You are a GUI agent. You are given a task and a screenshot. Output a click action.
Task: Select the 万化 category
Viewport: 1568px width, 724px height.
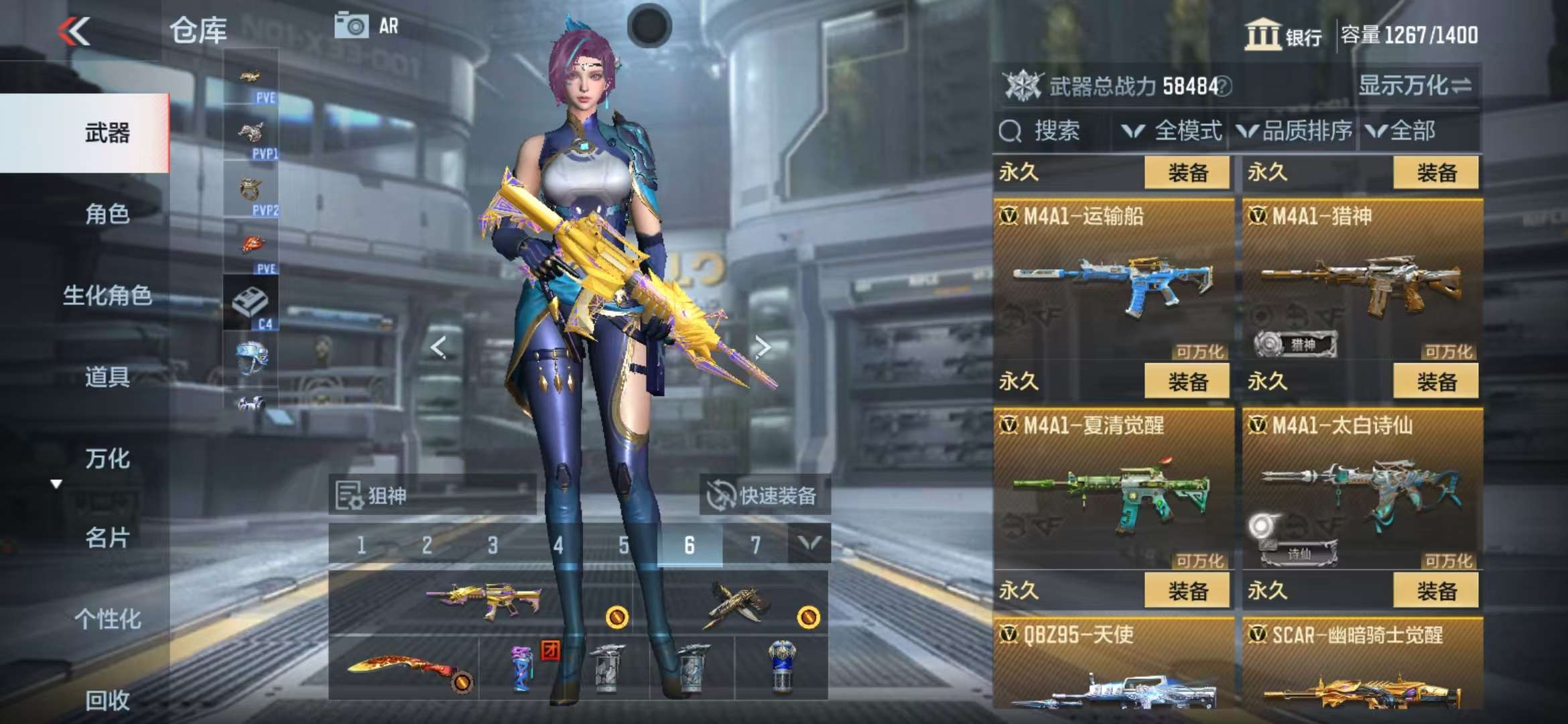[107, 459]
